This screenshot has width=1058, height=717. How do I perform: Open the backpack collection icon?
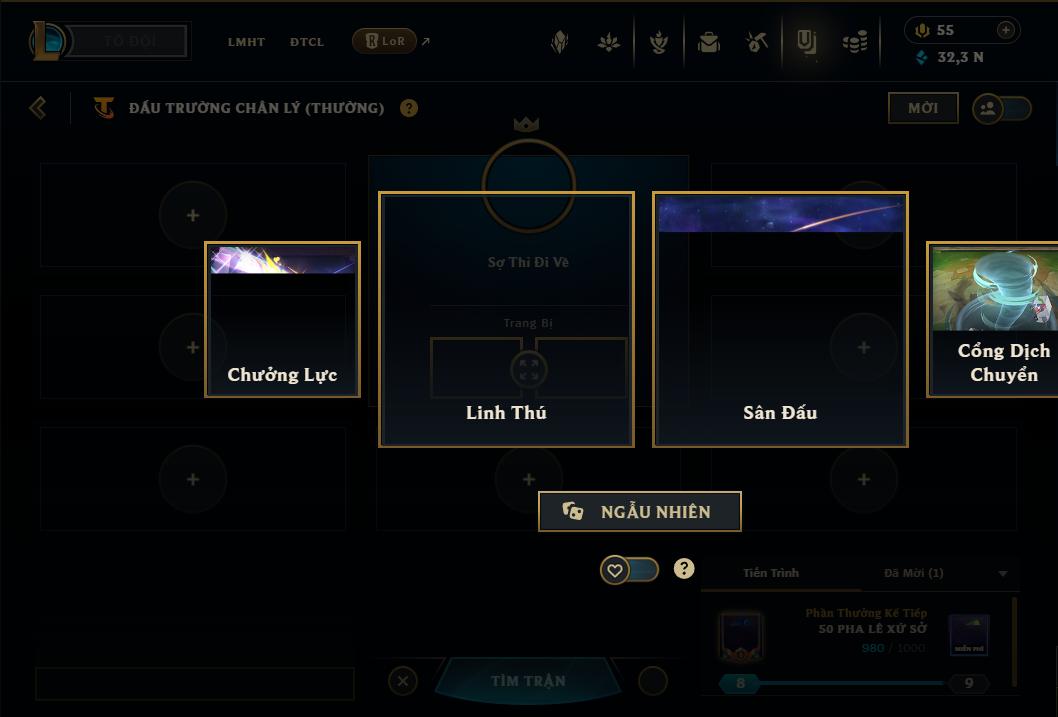709,42
